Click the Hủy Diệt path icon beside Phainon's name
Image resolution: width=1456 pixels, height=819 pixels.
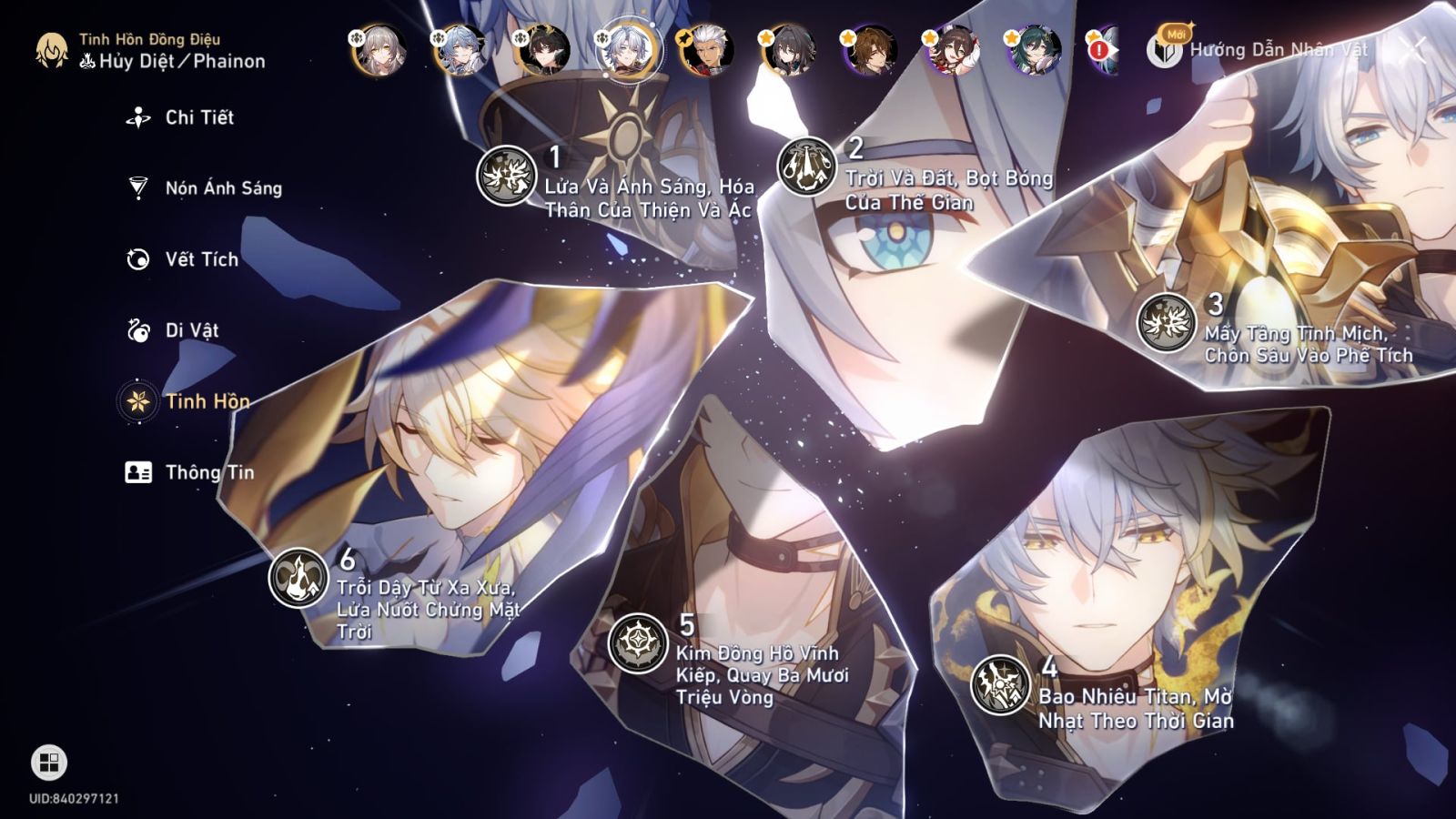pos(87,61)
